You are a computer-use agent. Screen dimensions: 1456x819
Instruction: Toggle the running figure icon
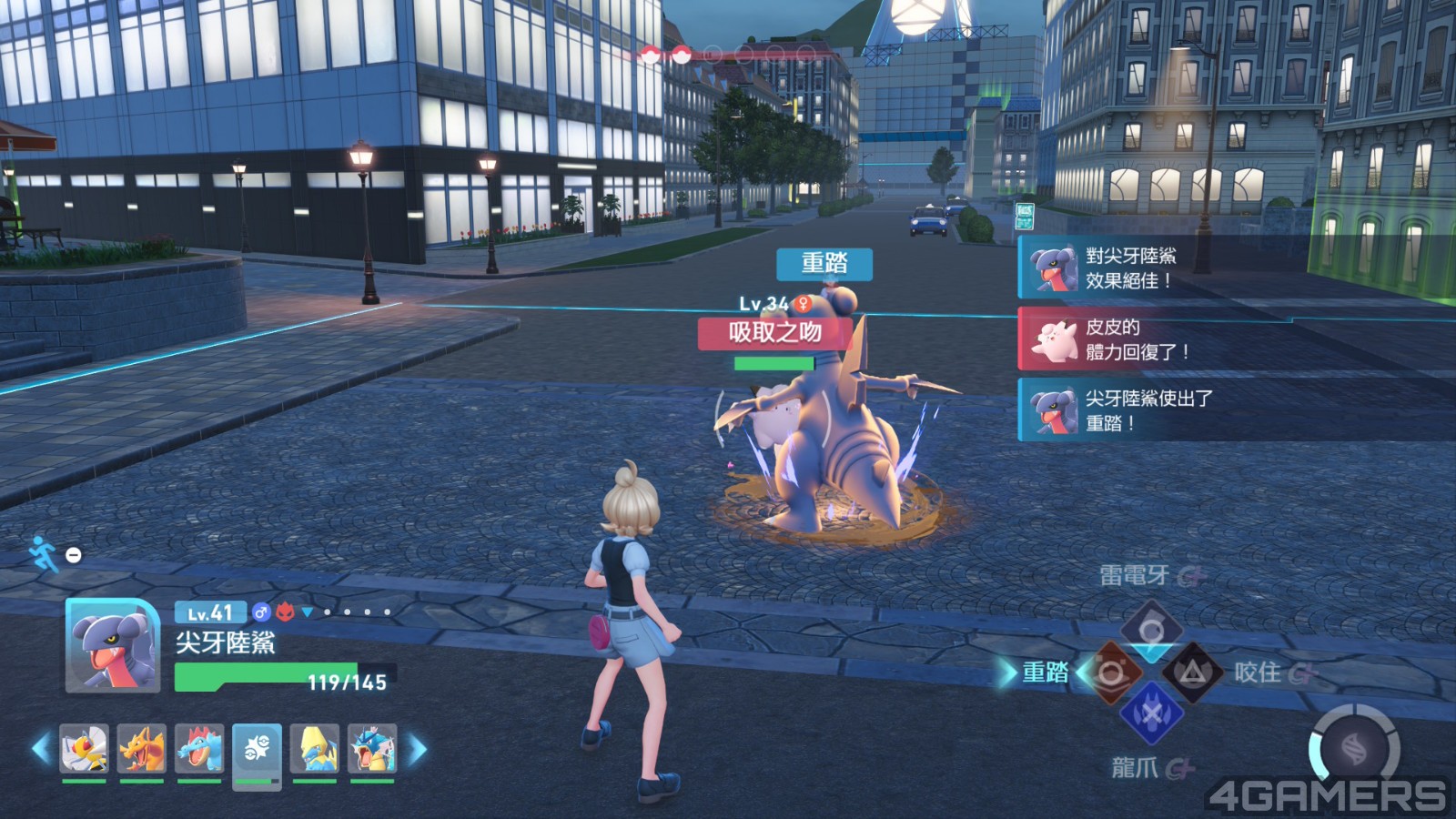coord(43,552)
